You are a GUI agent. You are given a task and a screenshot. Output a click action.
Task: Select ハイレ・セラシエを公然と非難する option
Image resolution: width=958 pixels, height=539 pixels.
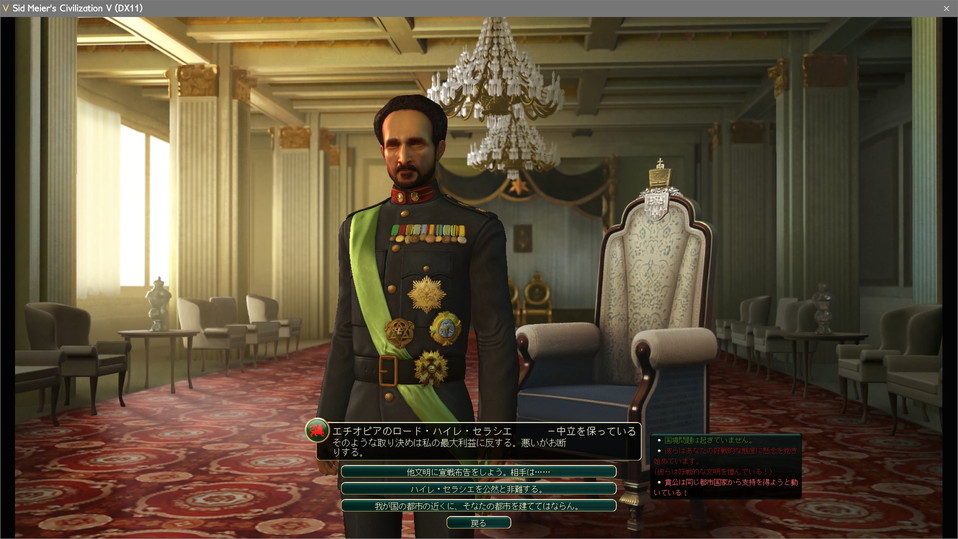tap(478, 488)
